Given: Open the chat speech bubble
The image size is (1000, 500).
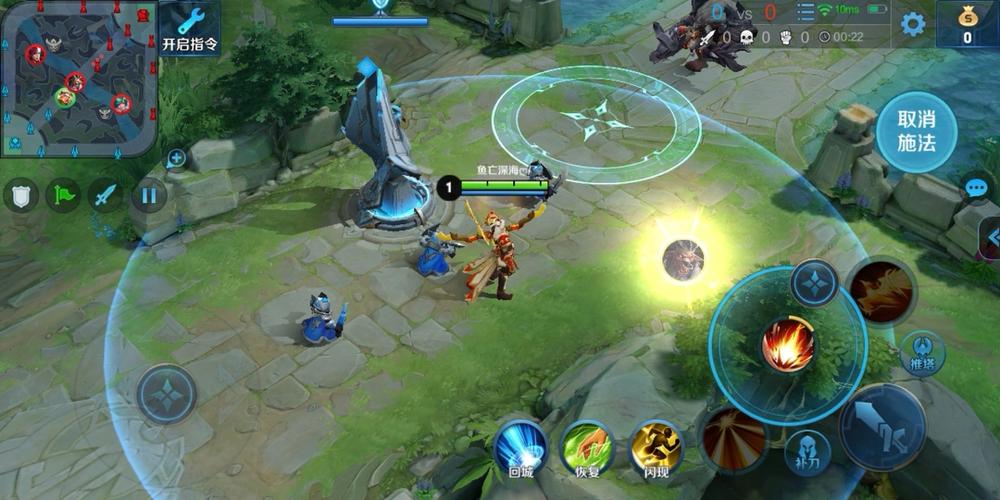Looking at the screenshot, I should tap(975, 187).
